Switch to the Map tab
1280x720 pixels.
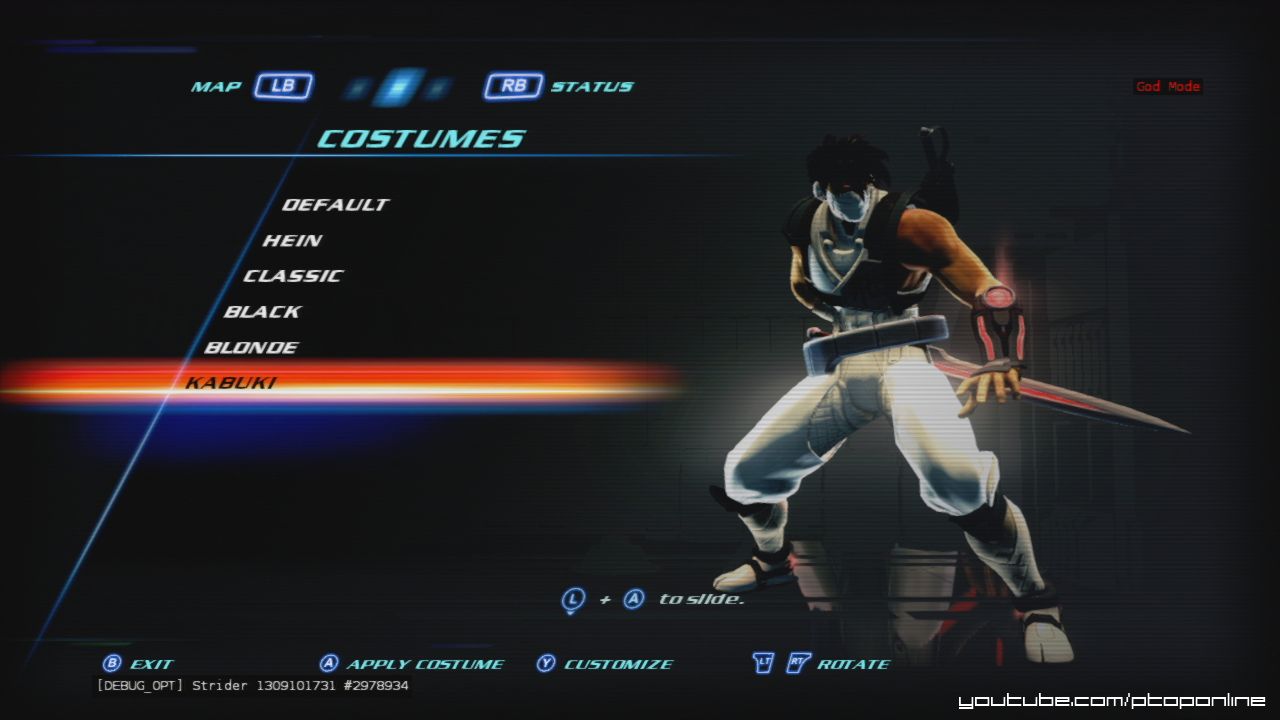(252, 86)
